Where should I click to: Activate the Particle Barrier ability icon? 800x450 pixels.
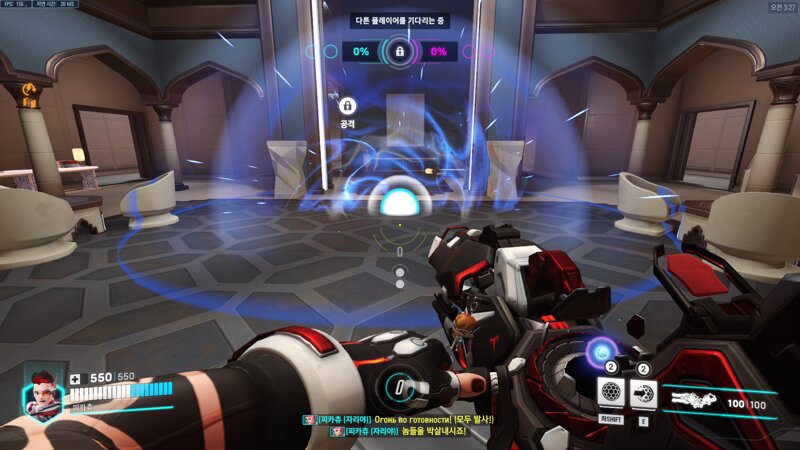pyautogui.click(x=610, y=393)
